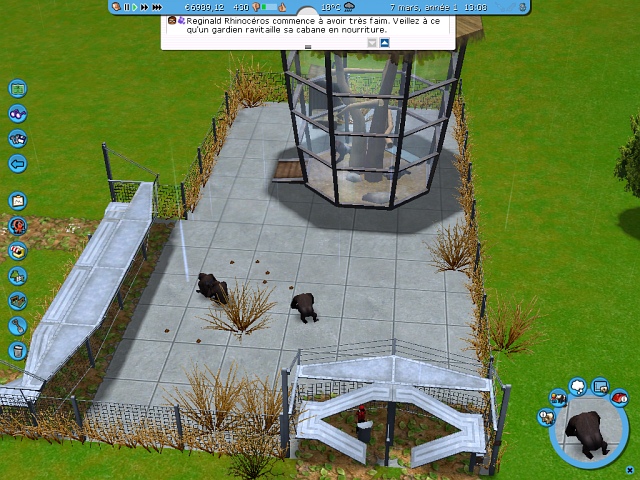This screenshot has height=480, width=640.
Task: Expand the message panel with the up arrow
Action: pos(385,43)
